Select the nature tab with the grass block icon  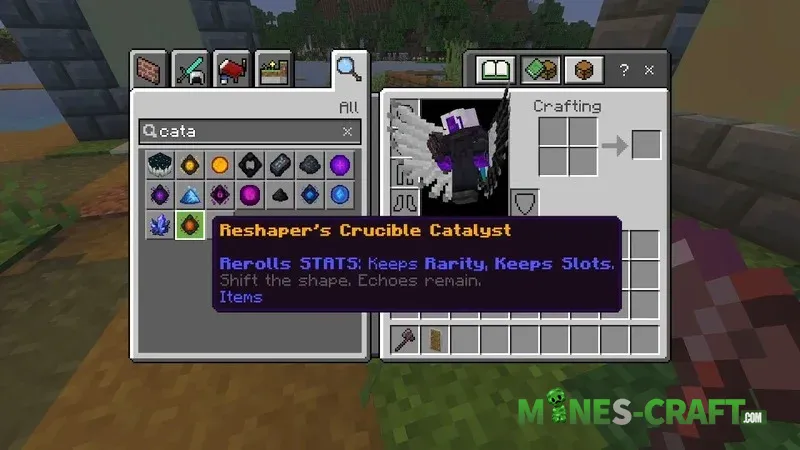[274, 72]
